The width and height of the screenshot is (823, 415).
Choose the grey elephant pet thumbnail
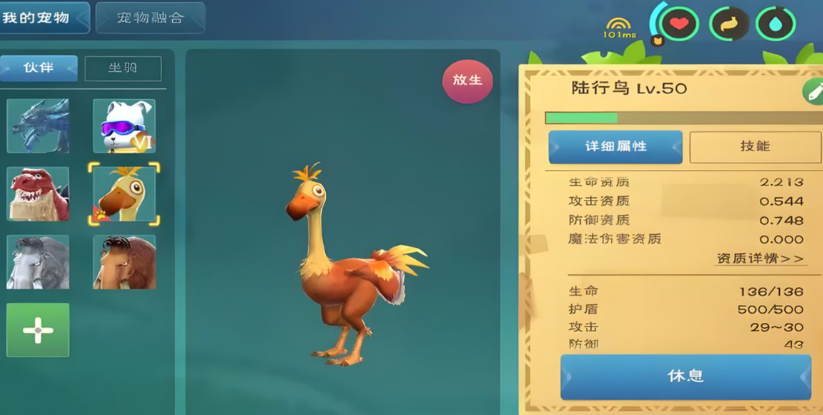(x=38, y=261)
